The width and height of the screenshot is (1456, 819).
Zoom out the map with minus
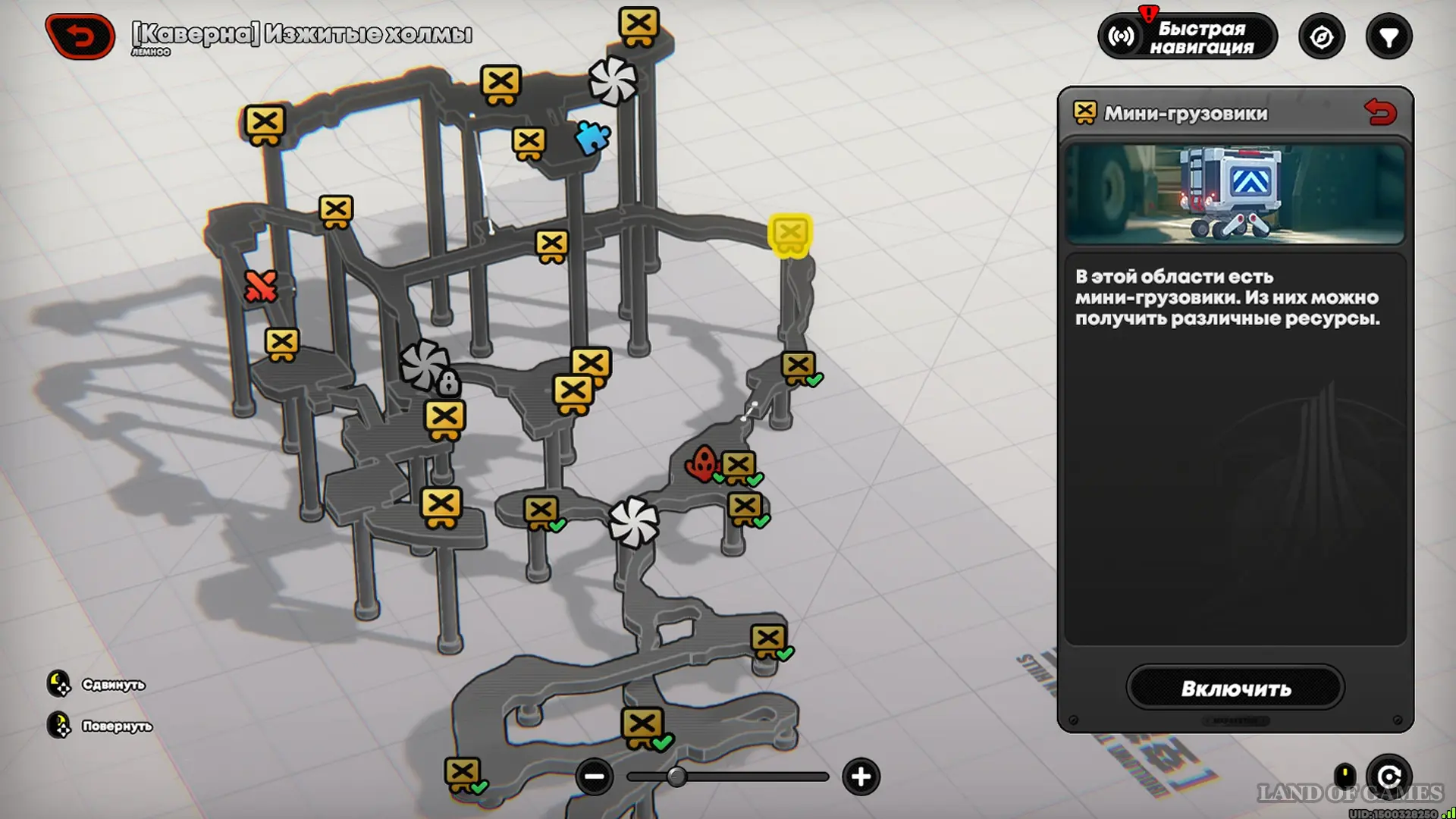click(x=594, y=777)
